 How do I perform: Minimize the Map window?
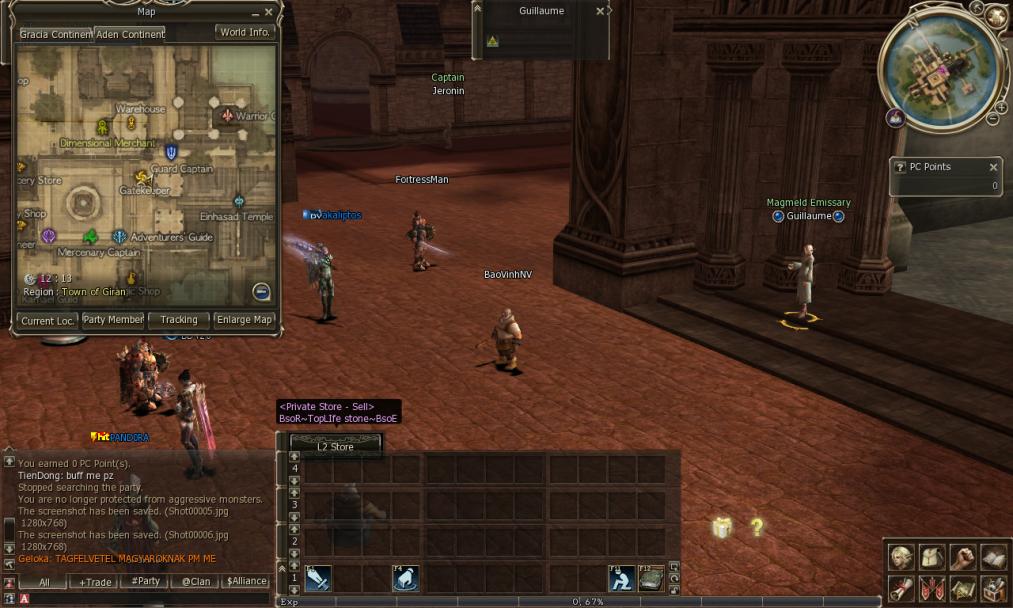(x=254, y=13)
